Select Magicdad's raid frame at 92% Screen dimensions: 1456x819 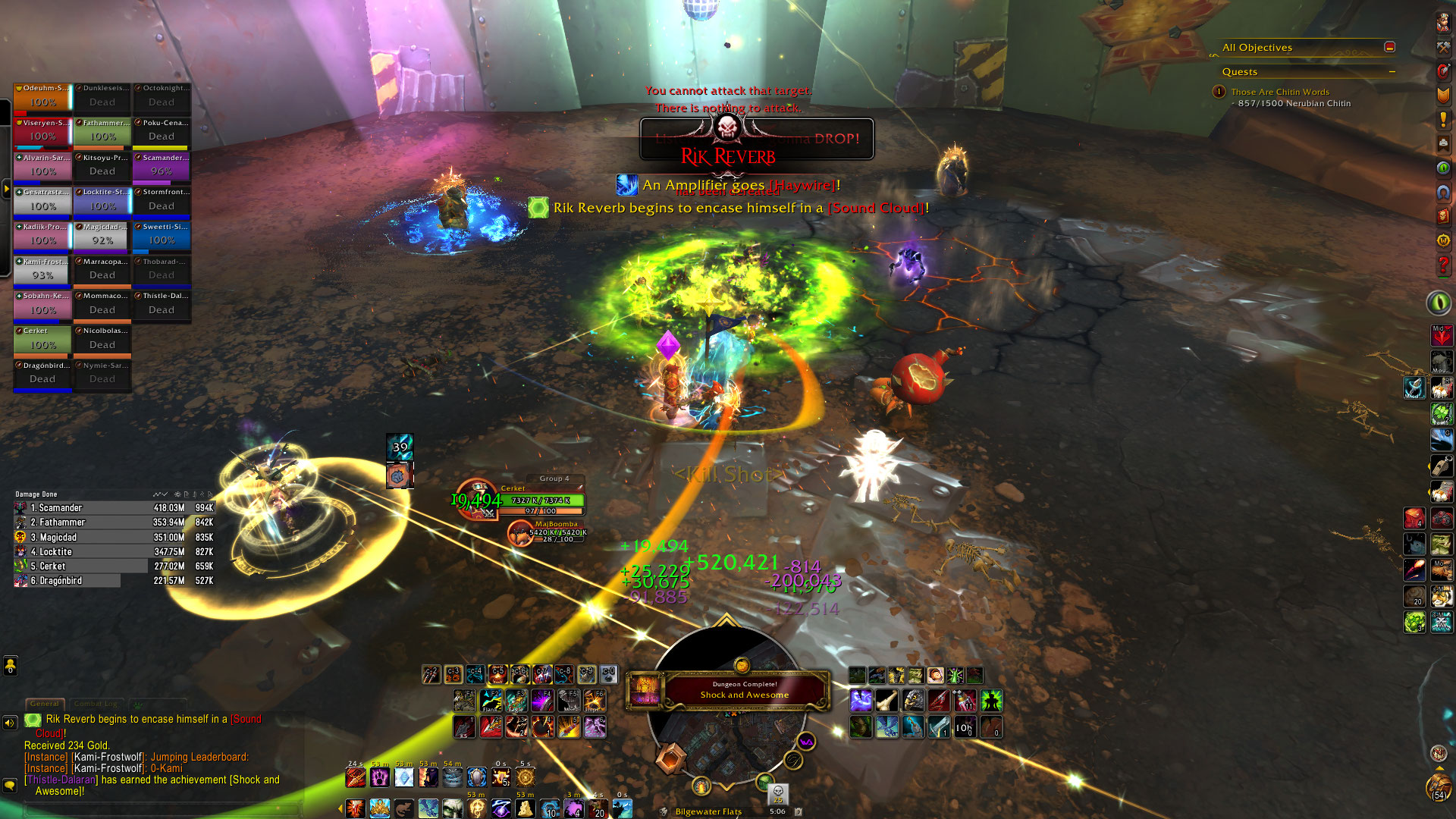click(x=102, y=236)
